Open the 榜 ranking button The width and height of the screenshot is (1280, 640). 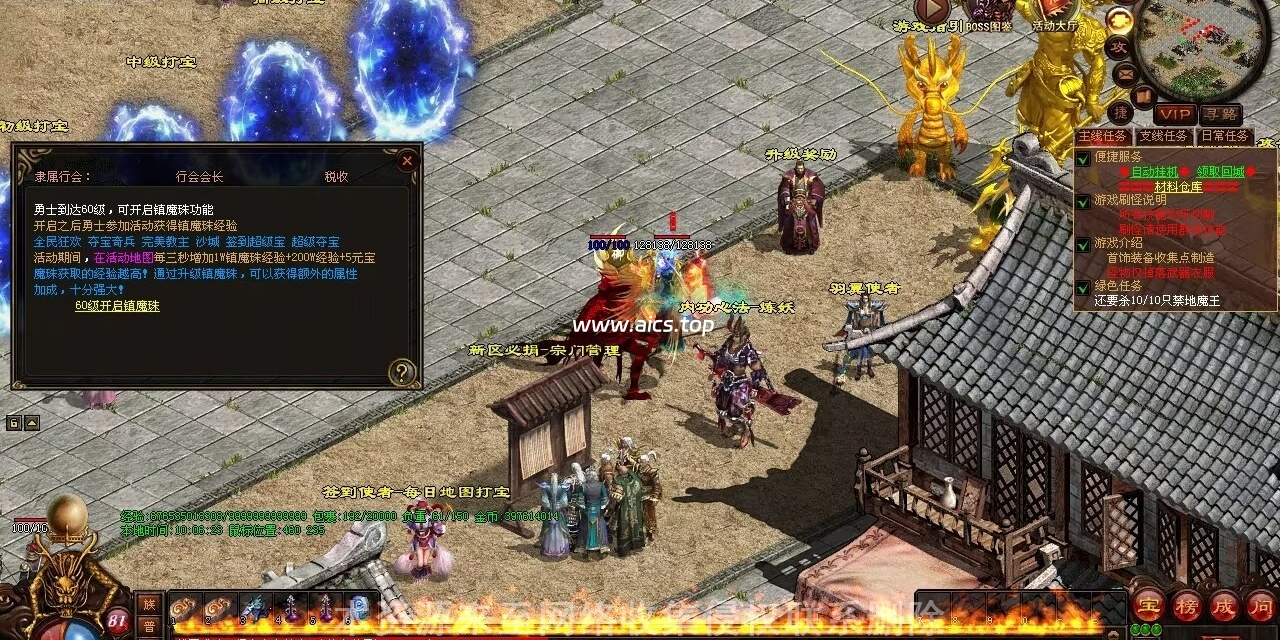point(1186,604)
